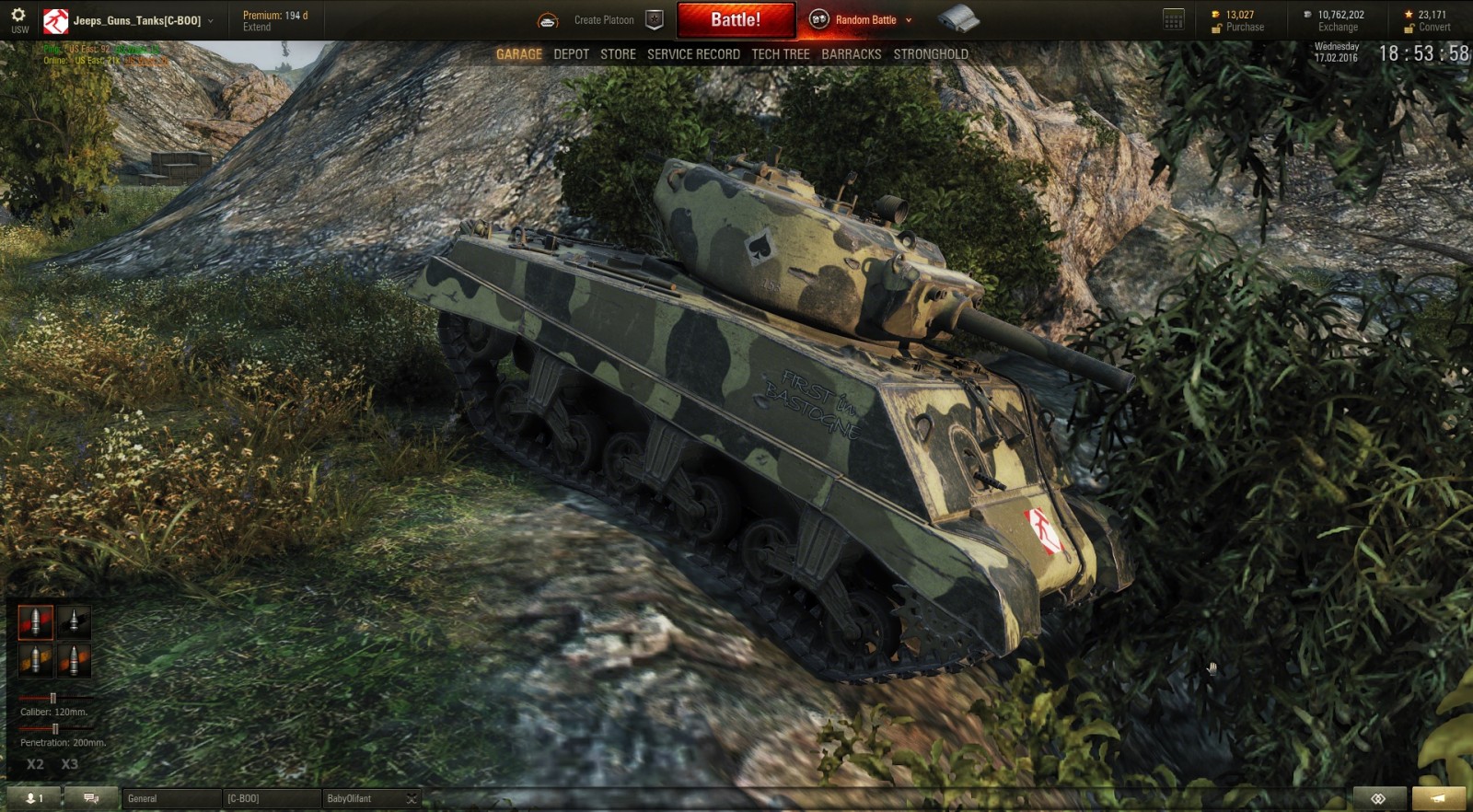Viewport: 1473px width, 812px height.
Task: Select the second armor-piercing shell slot
Action: [x=74, y=621]
